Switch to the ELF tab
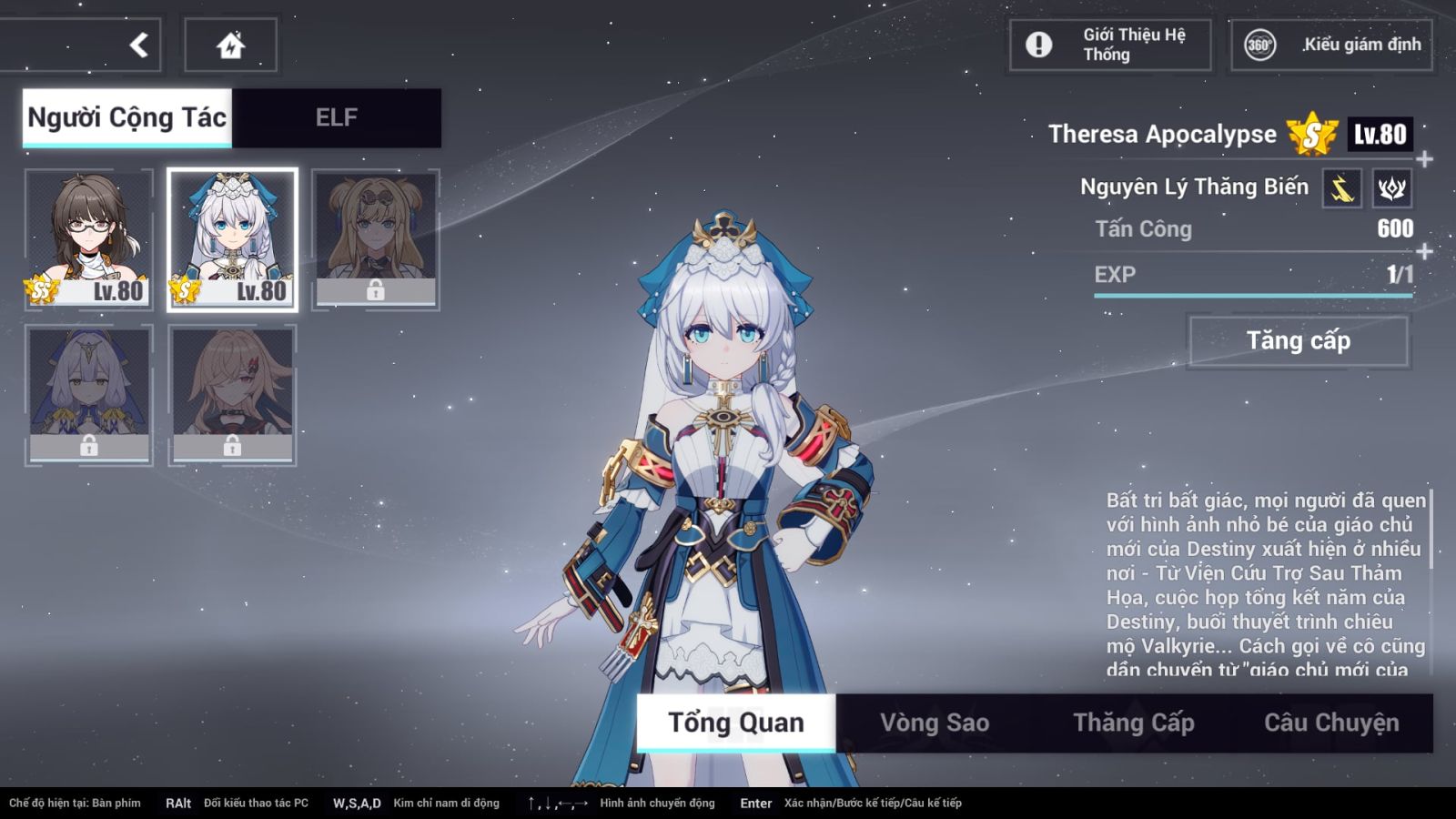1456x819 pixels. pos(337,116)
